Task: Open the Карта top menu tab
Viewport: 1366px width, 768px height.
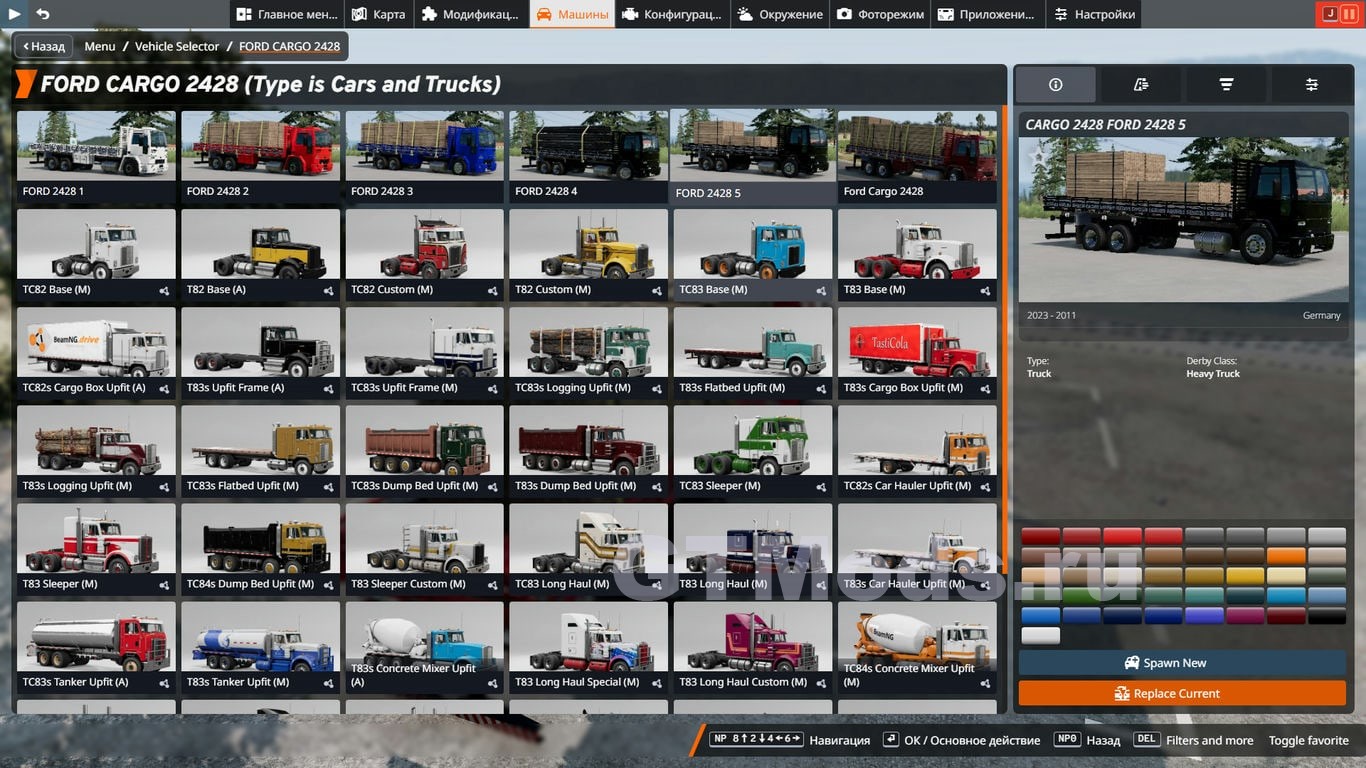Action: click(379, 14)
